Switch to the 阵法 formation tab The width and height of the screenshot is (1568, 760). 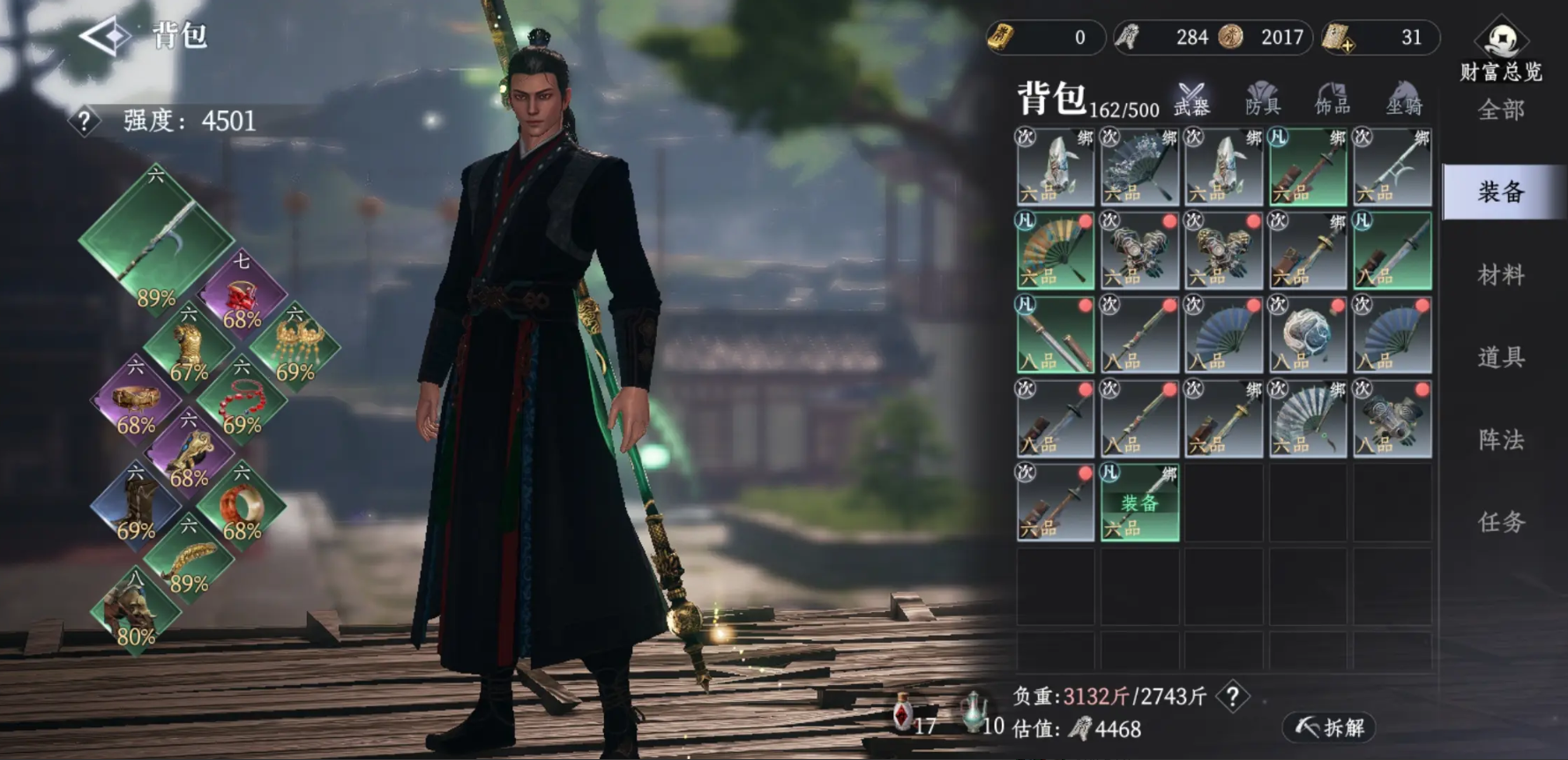[x=1500, y=439]
